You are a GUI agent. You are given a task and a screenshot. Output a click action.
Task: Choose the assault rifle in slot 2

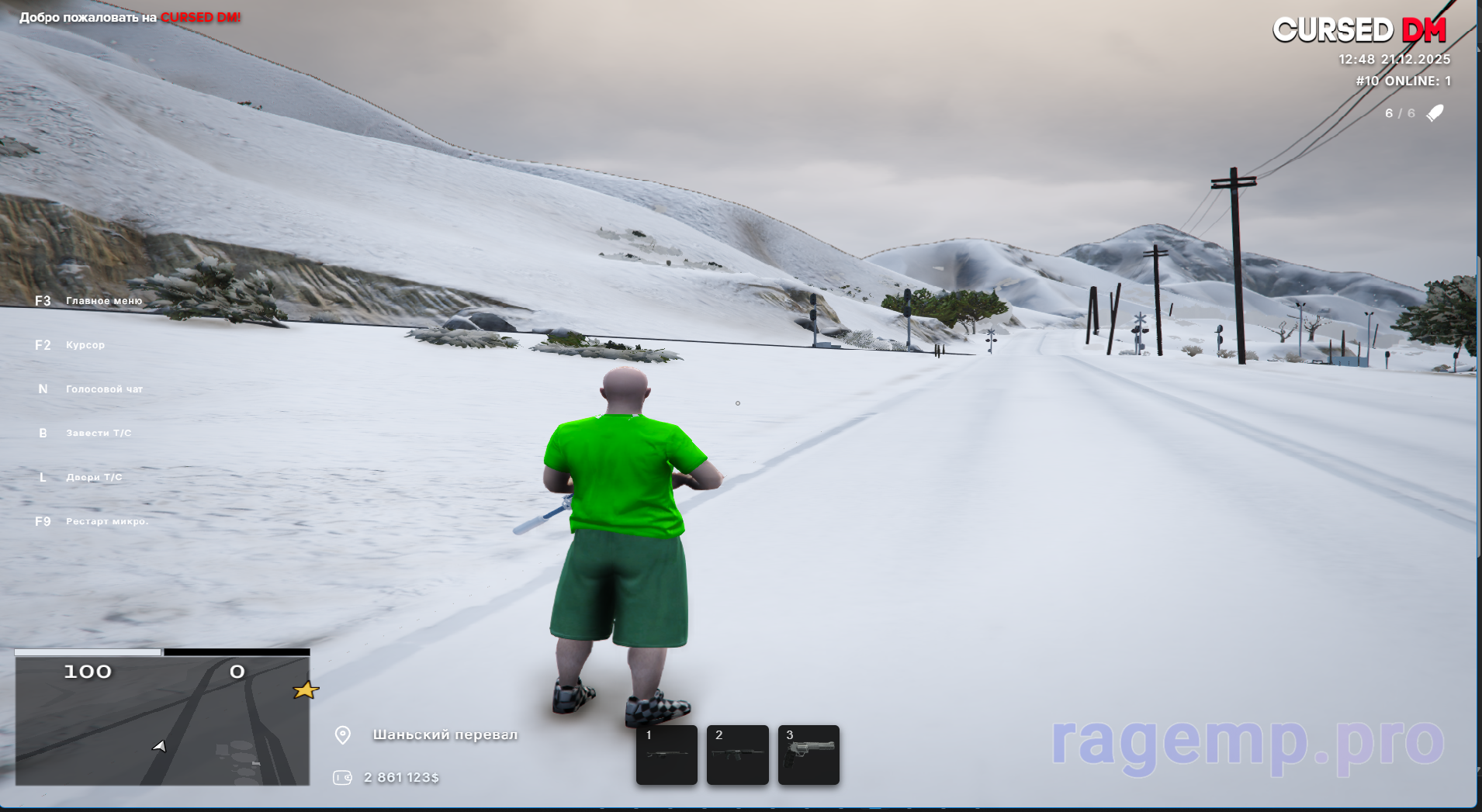click(737, 755)
